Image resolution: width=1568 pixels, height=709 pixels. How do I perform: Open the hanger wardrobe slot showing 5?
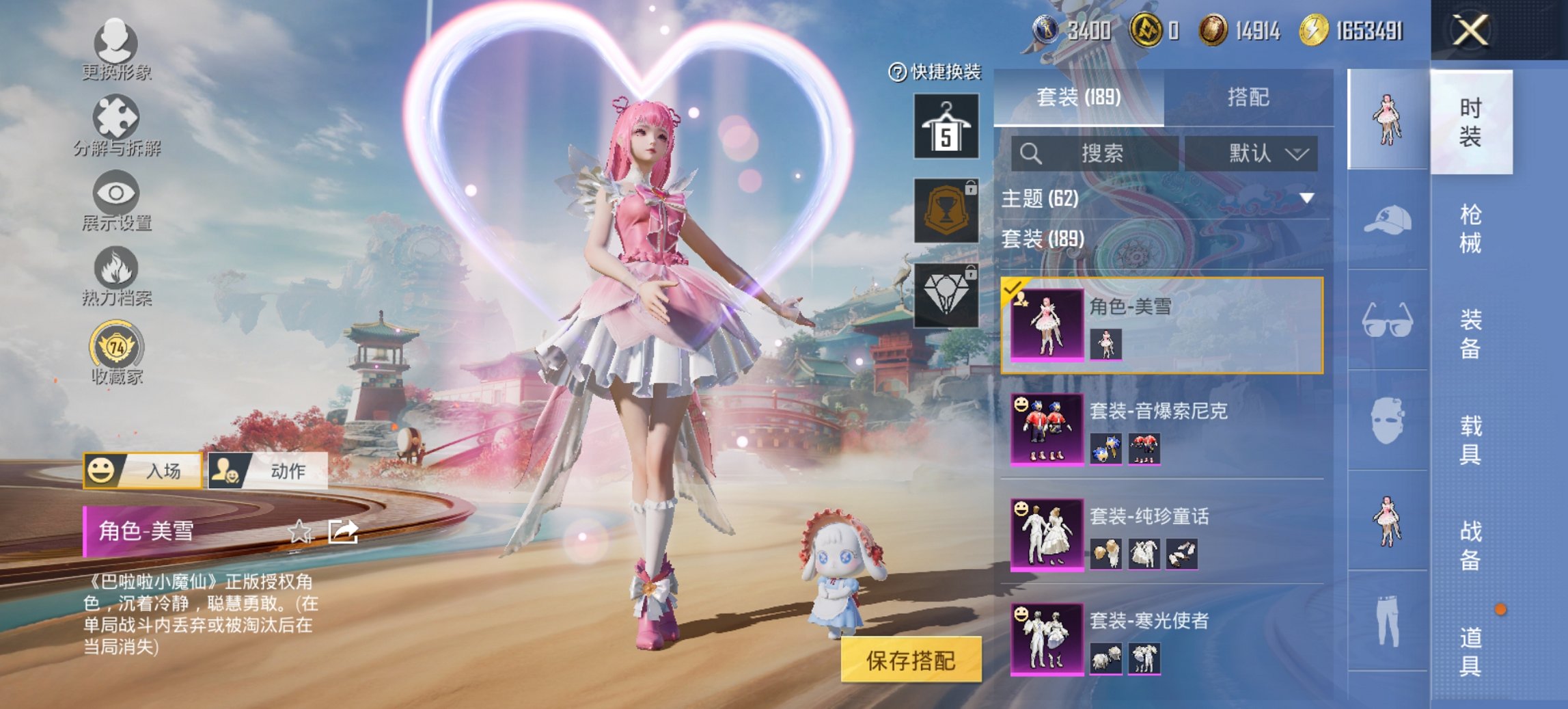(x=947, y=126)
